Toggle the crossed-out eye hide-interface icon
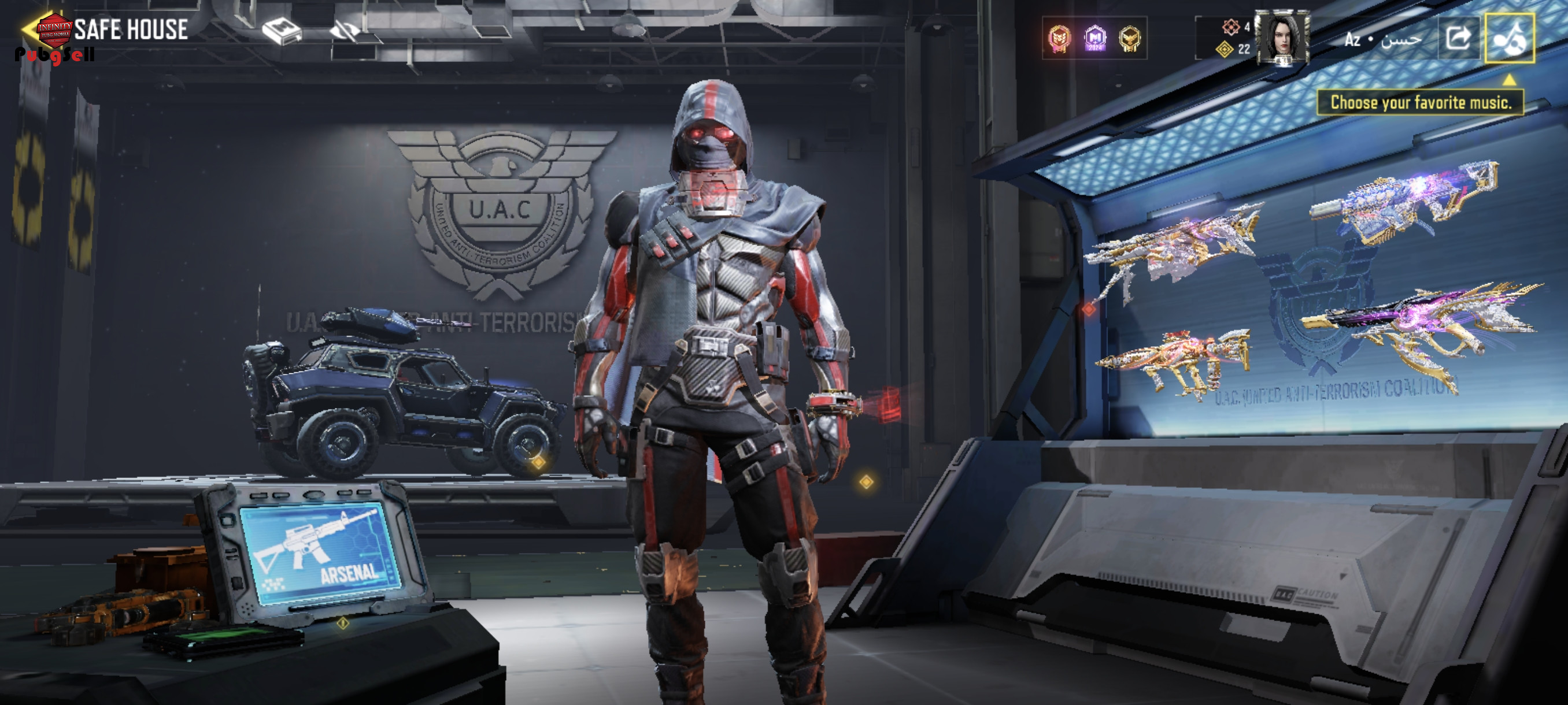The image size is (1568, 705). (x=344, y=31)
